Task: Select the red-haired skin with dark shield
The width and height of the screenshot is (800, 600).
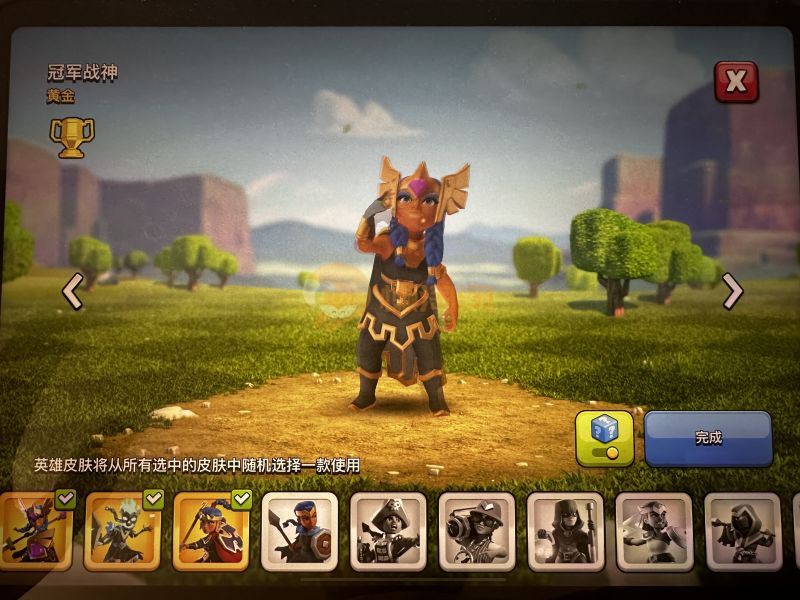Action: pos(212,531)
